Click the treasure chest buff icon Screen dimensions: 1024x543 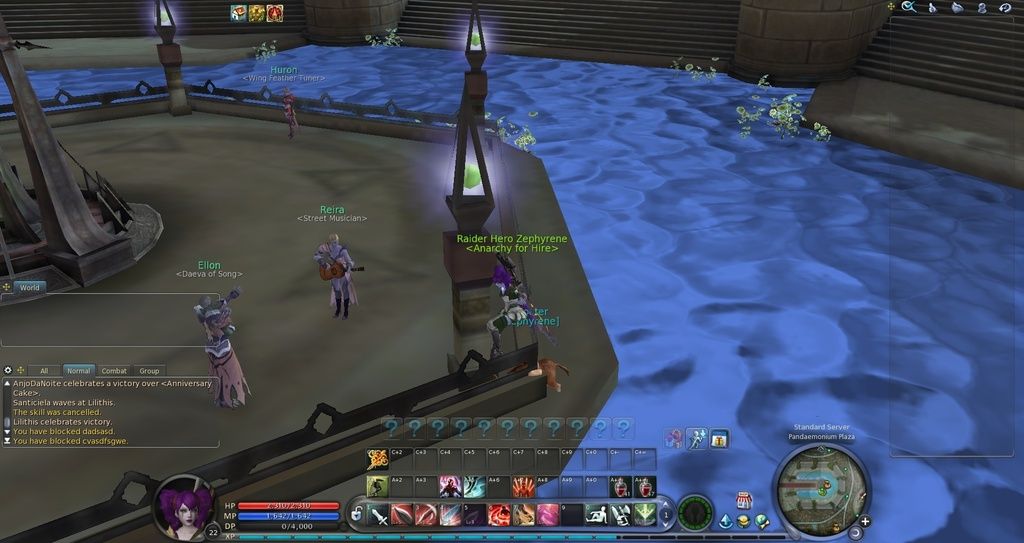tap(238, 13)
